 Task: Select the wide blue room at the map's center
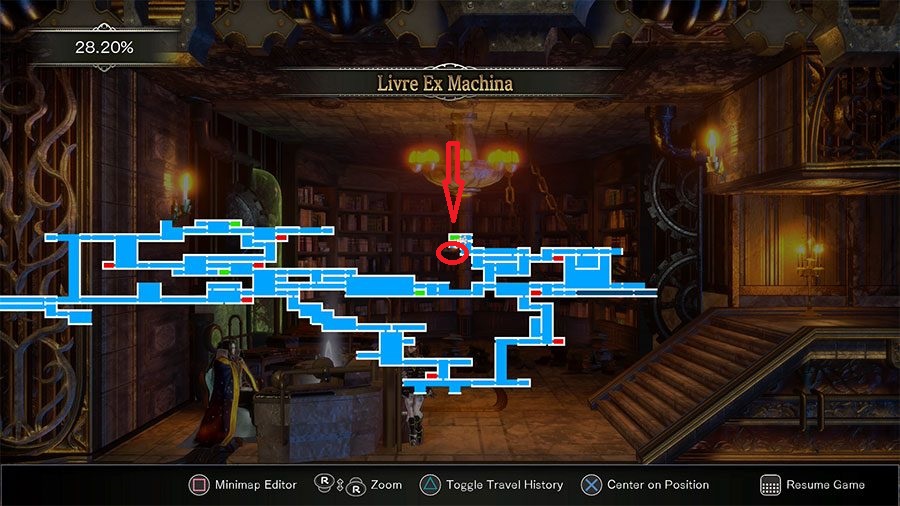(381, 286)
